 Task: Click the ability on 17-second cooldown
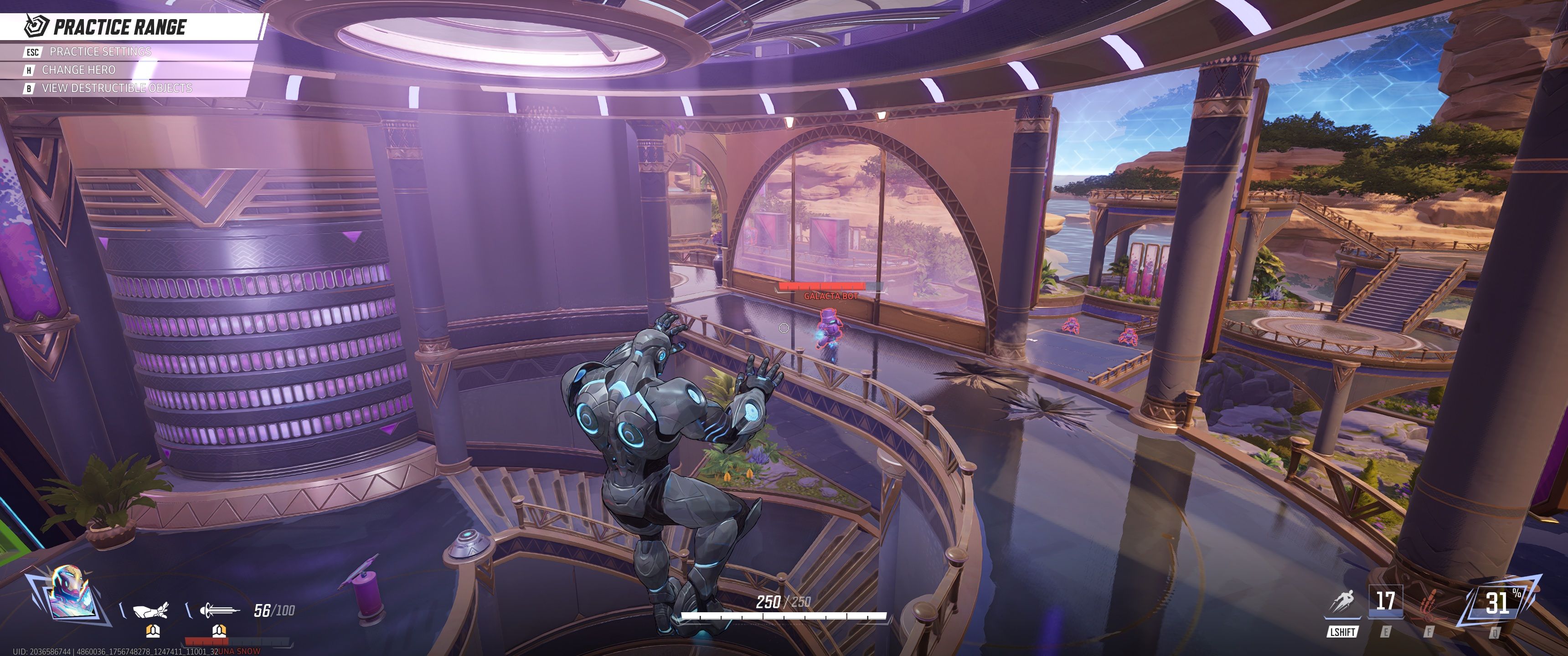[1385, 602]
